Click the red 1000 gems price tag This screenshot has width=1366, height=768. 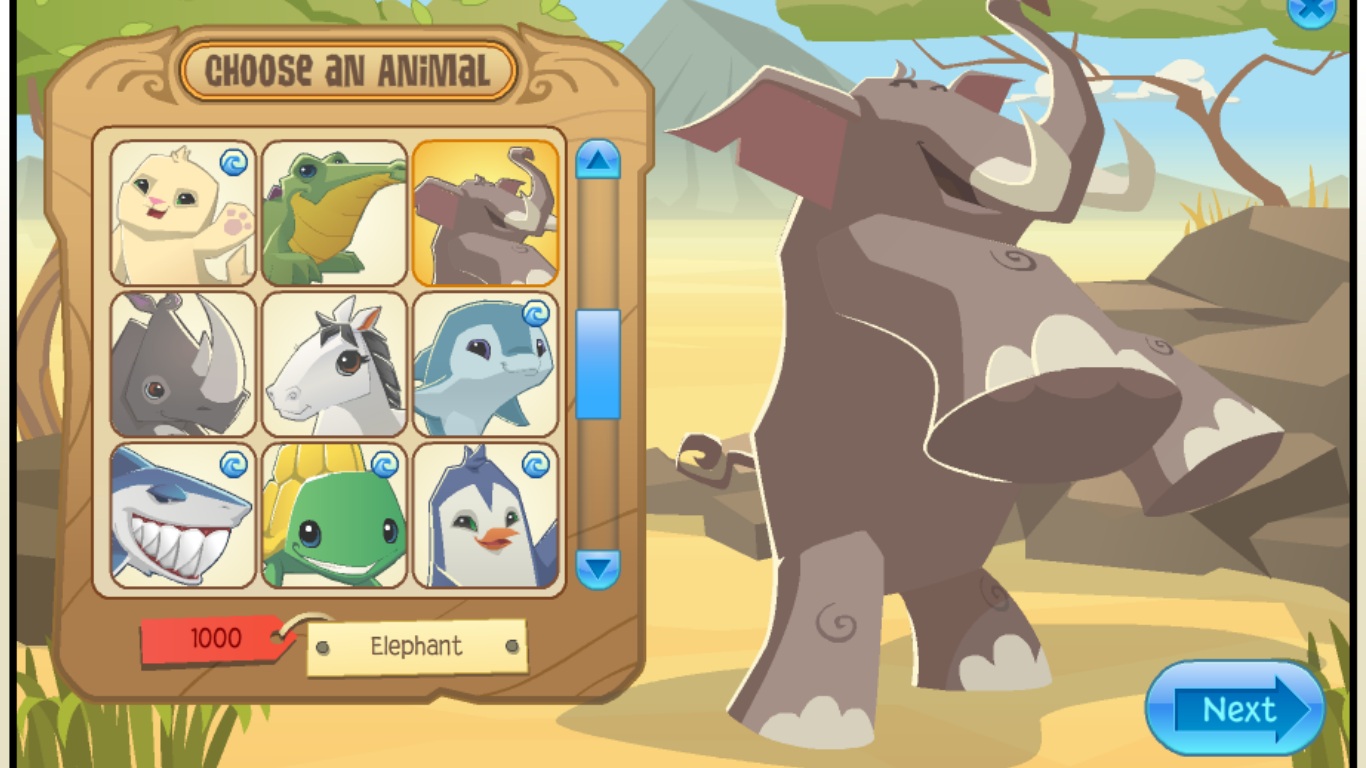pos(213,639)
